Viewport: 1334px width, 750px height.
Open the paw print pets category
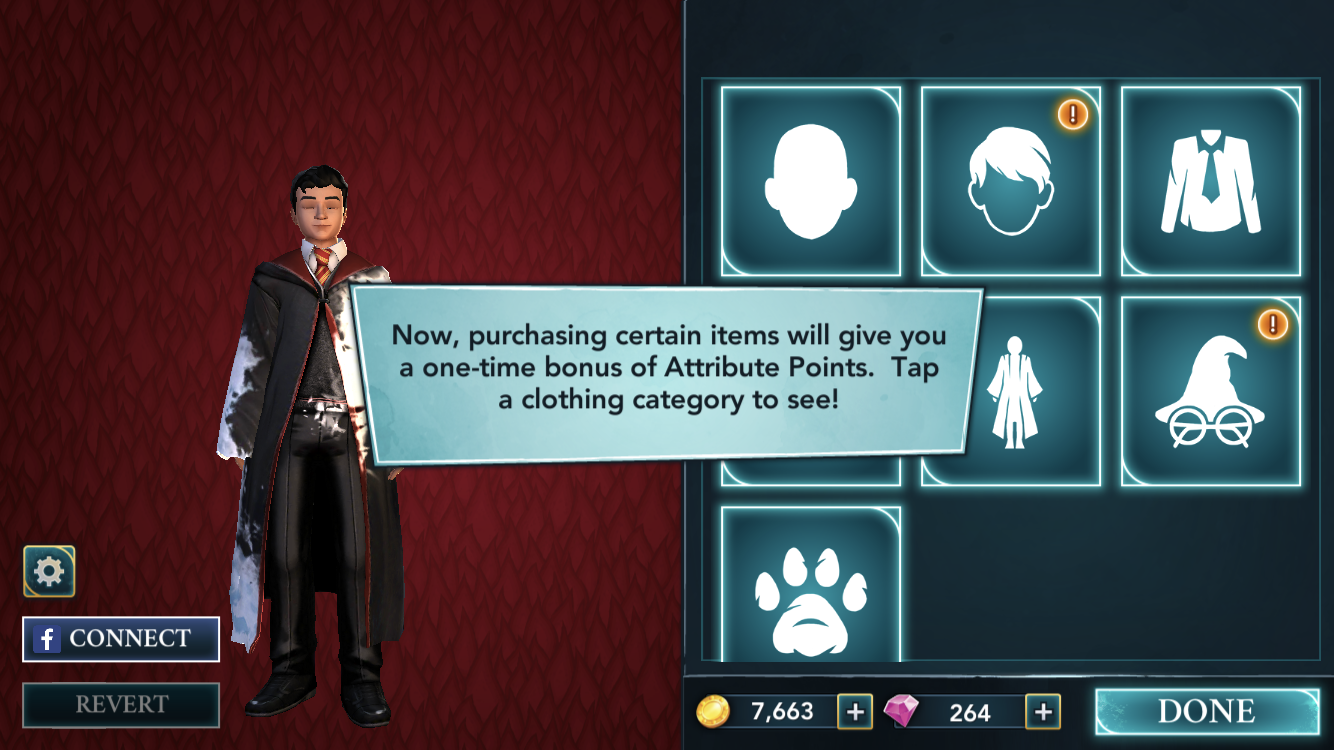point(810,585)
